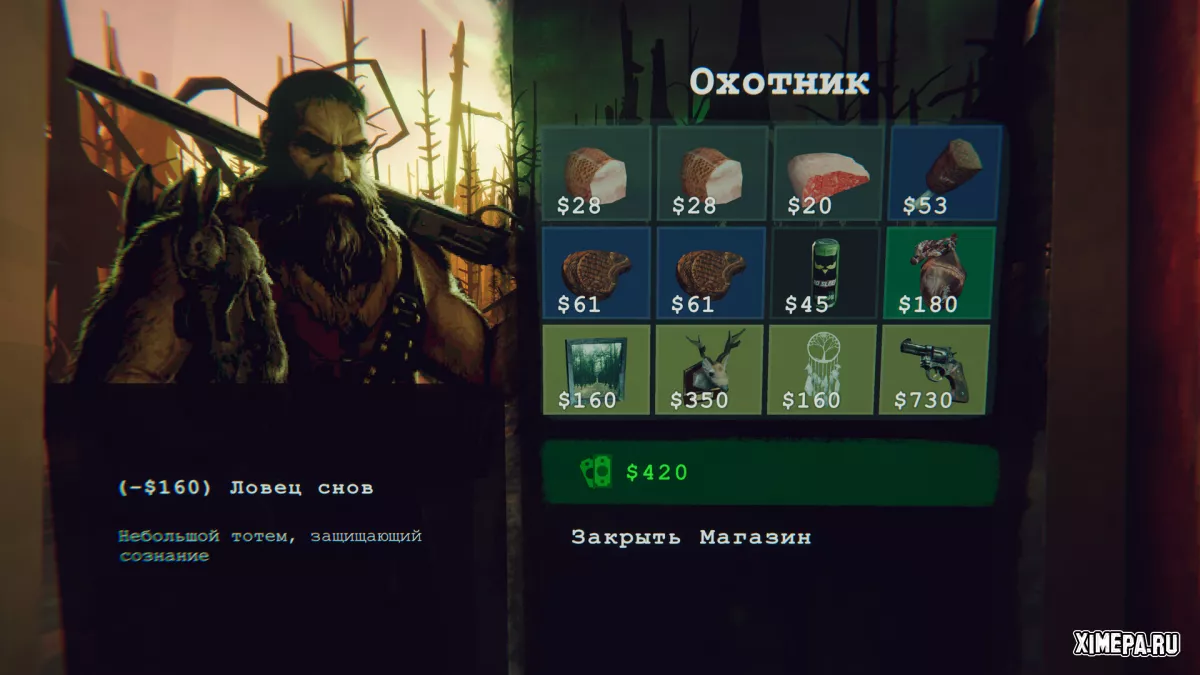Pick the green energy drink can
The image size is (1200, 675).
tap(827, 272)
